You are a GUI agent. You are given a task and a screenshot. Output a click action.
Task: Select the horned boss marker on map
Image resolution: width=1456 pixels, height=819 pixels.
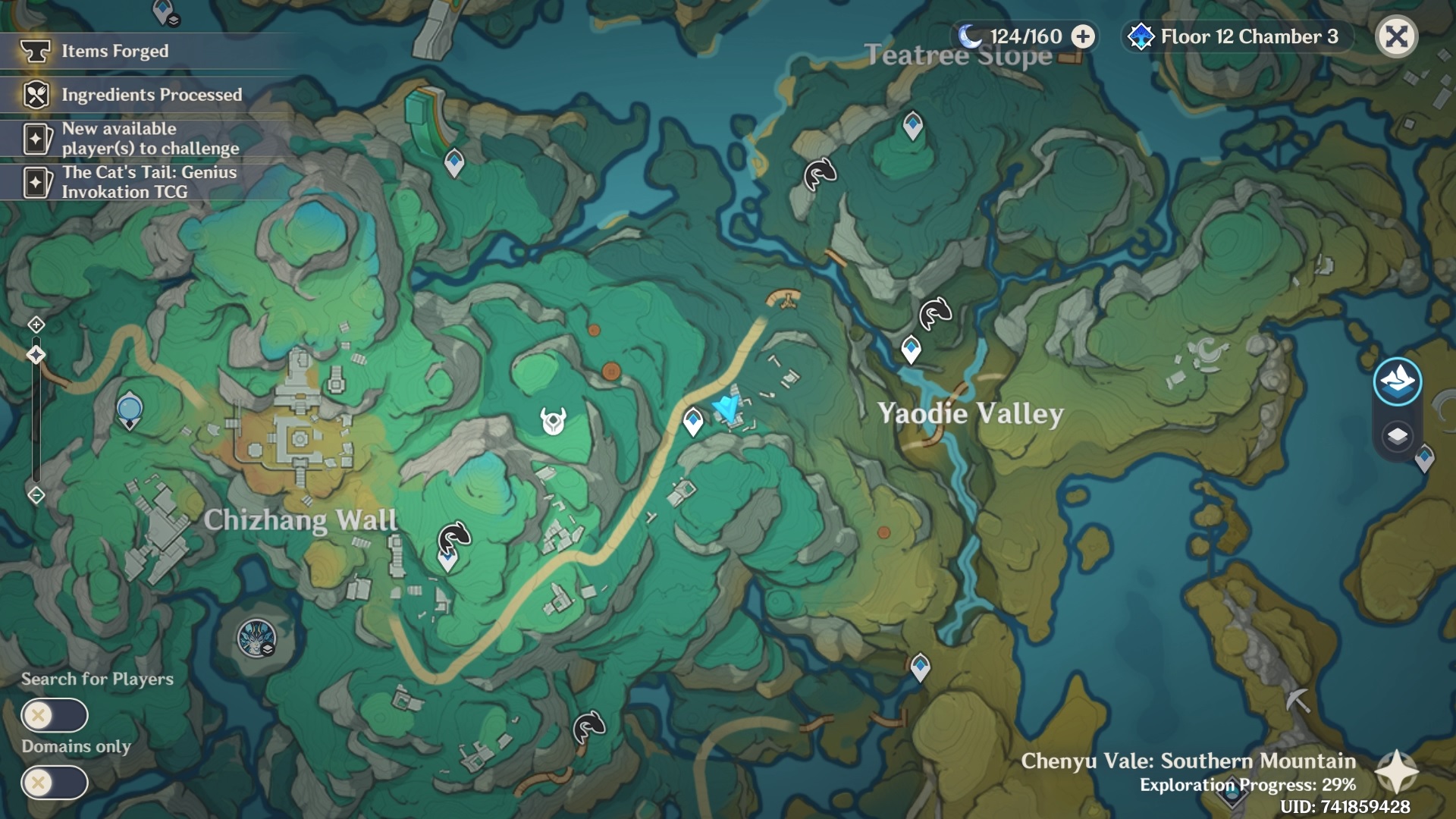click(554, 420)
